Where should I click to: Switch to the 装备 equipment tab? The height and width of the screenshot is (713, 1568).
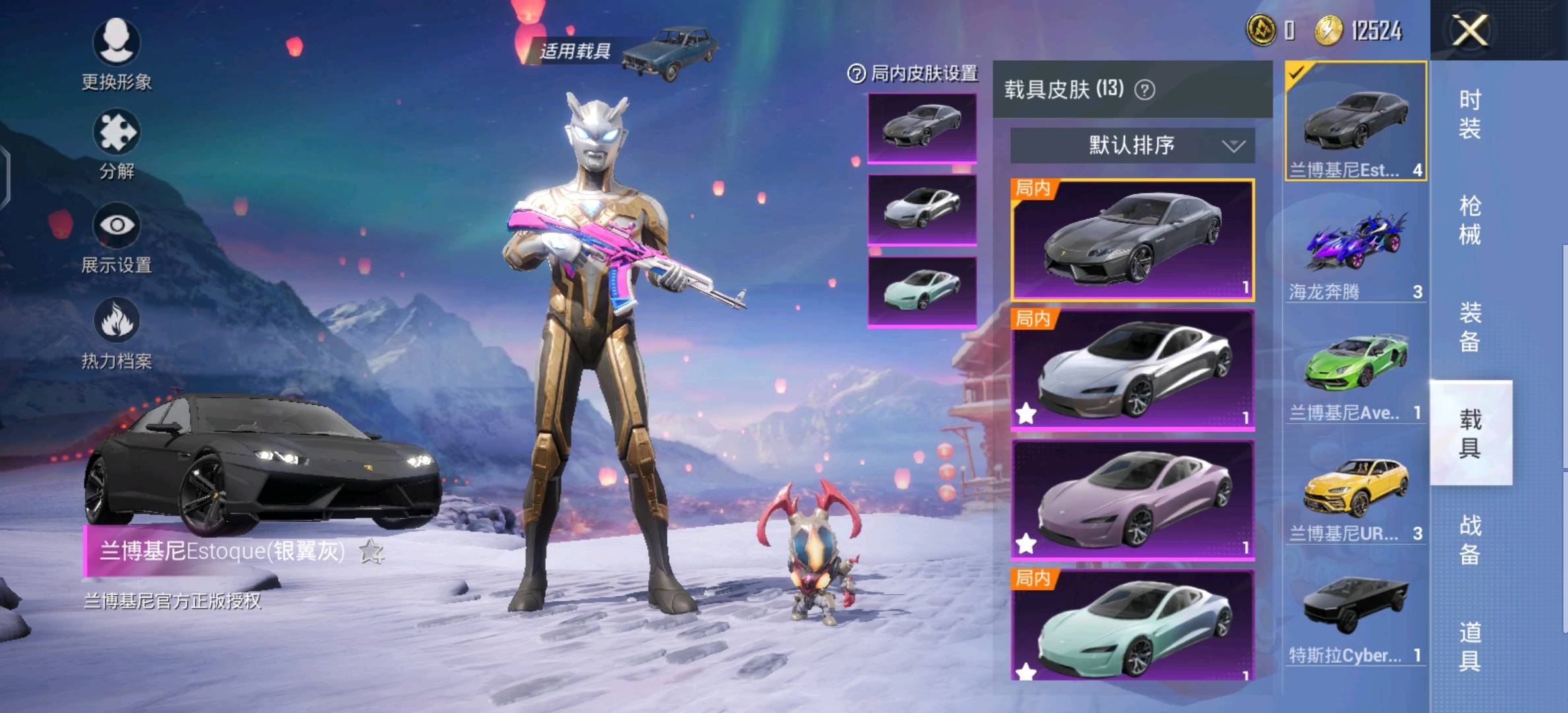coord(1470,327)
